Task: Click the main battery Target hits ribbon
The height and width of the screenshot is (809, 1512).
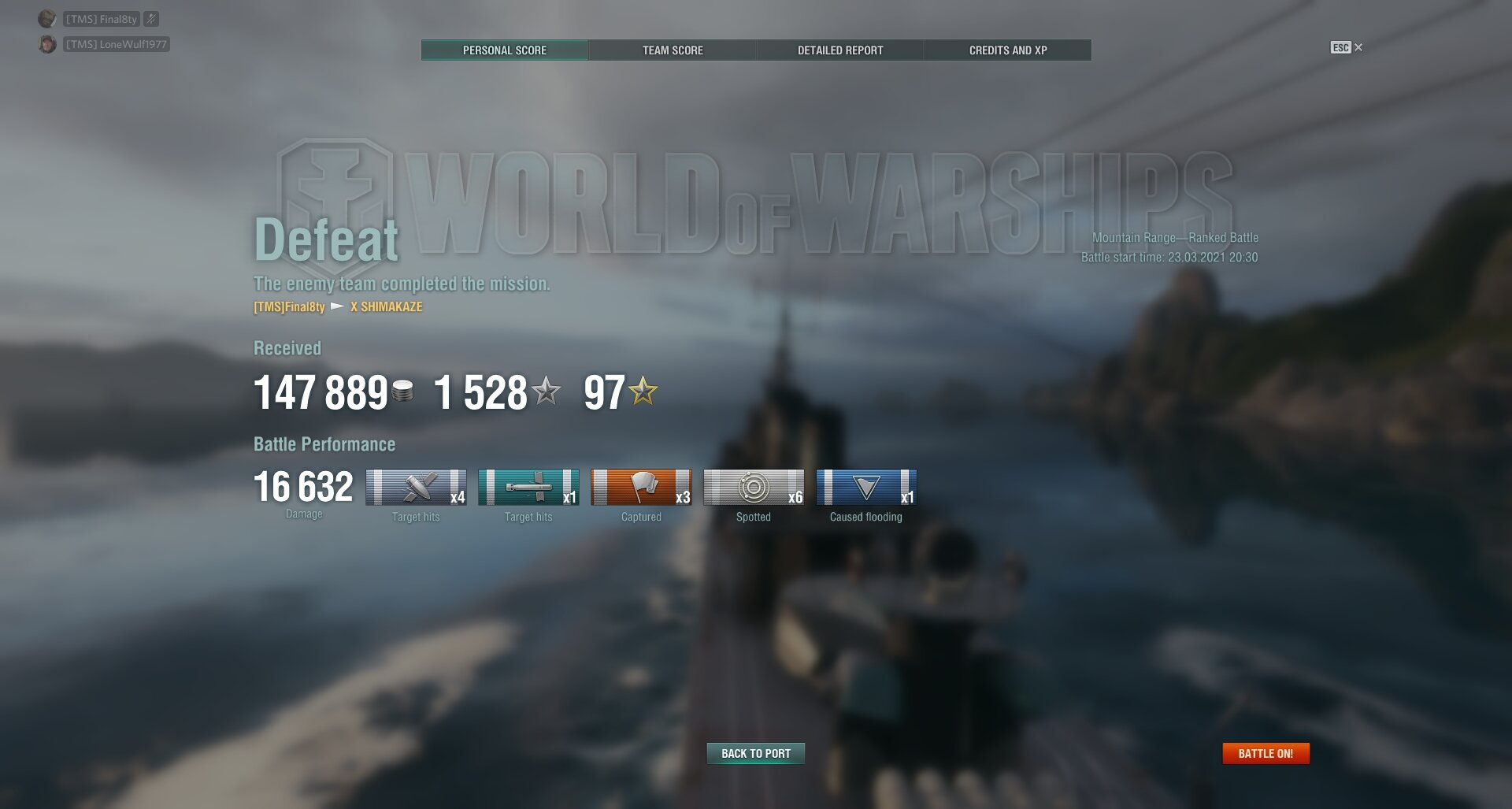Action: (x=416, y=488)
